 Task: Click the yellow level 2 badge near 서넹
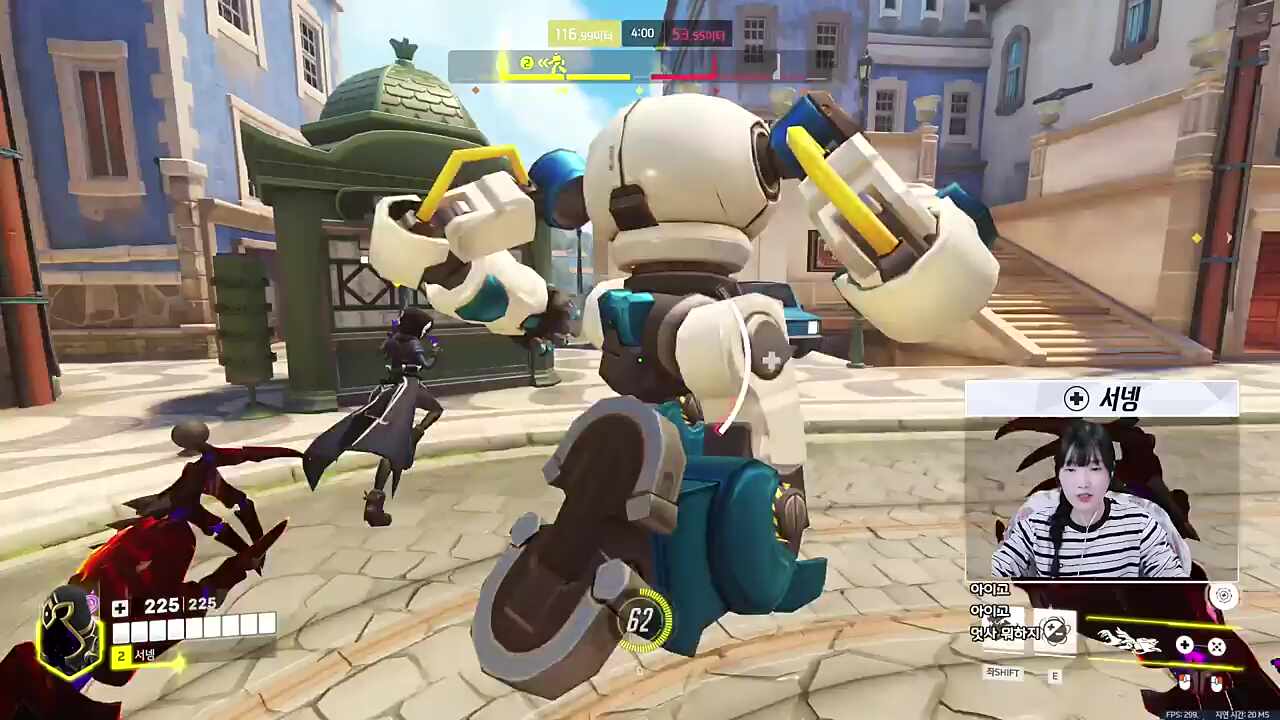click(x=120, y=656)
